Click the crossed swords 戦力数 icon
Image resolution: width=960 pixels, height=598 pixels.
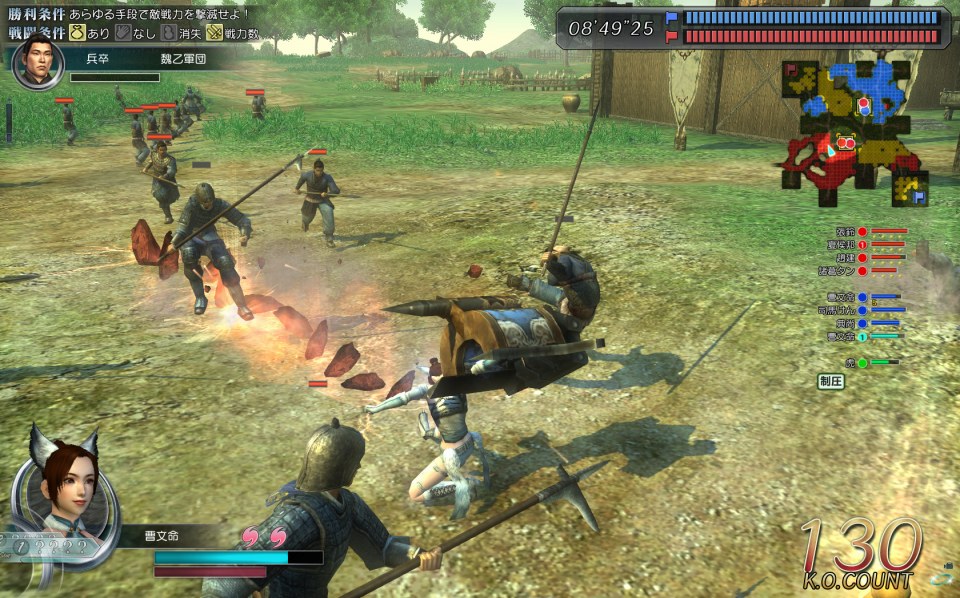click(214, 33)
